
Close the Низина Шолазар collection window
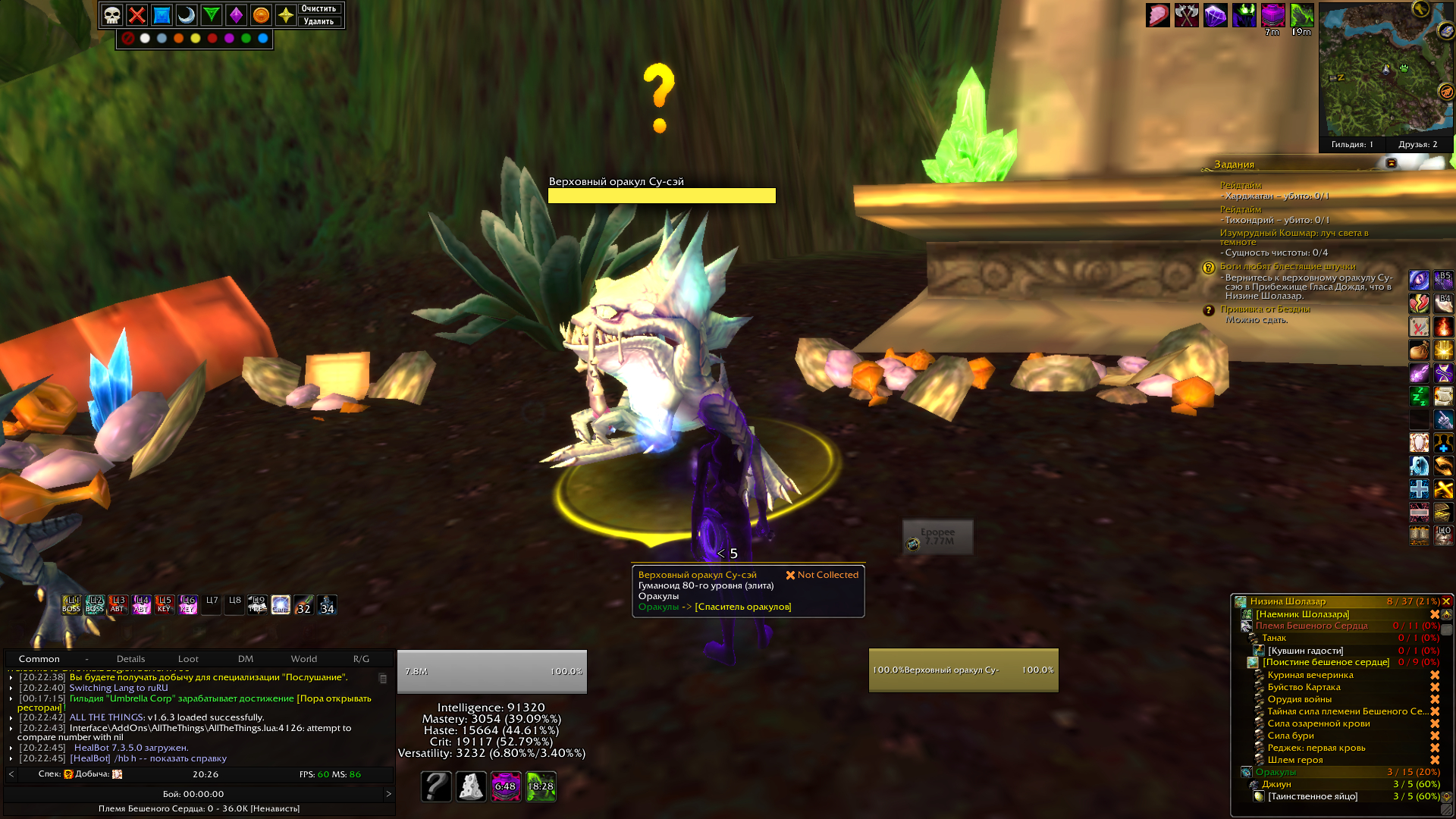pyautogui.click(x=1446, y=601)
